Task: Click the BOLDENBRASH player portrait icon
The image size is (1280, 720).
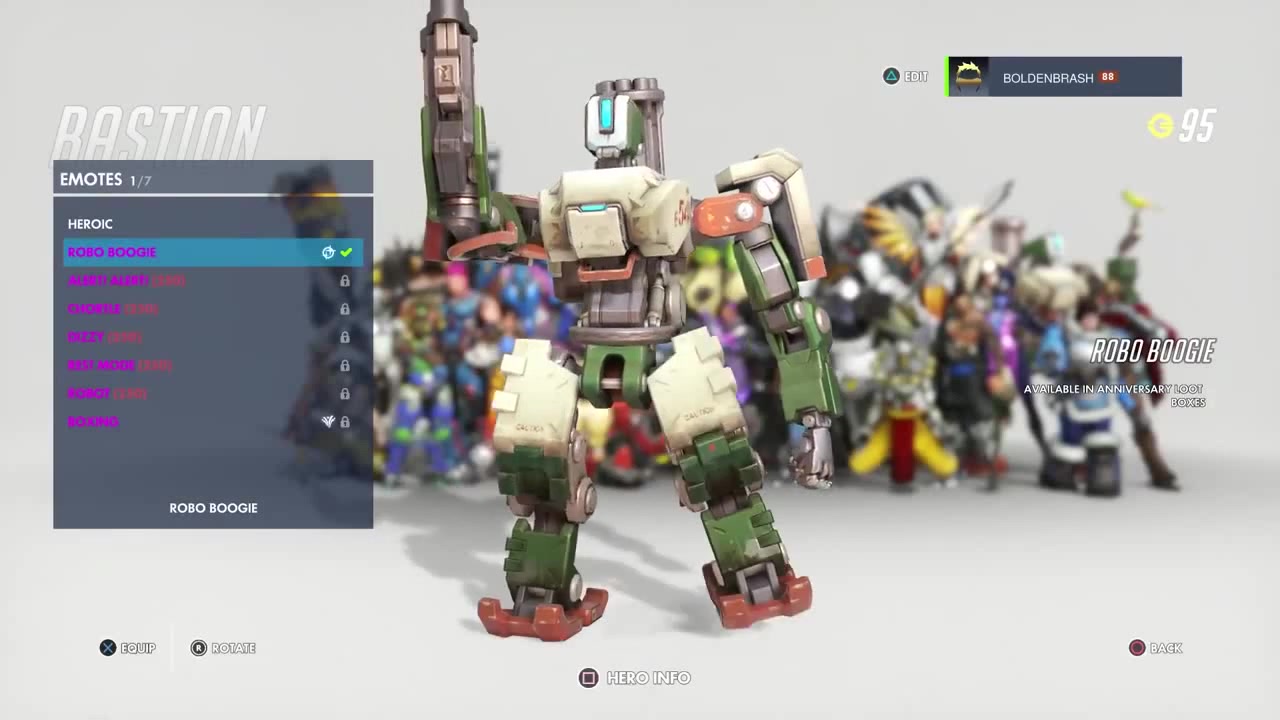Action: point(968,76)
